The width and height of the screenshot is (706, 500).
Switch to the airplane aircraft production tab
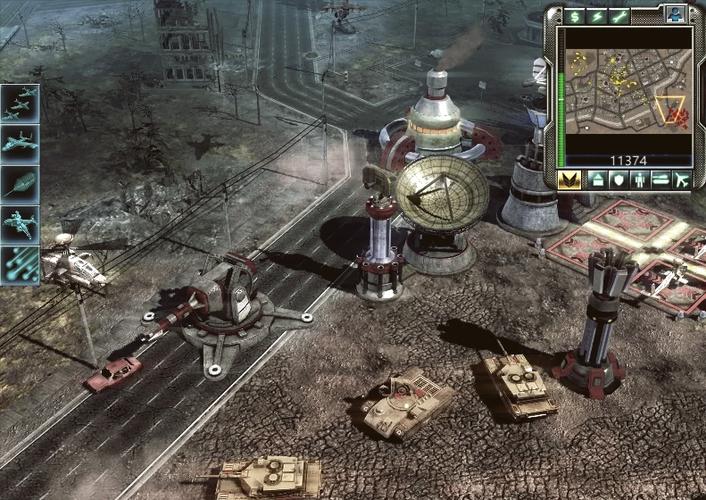(682, 180)
